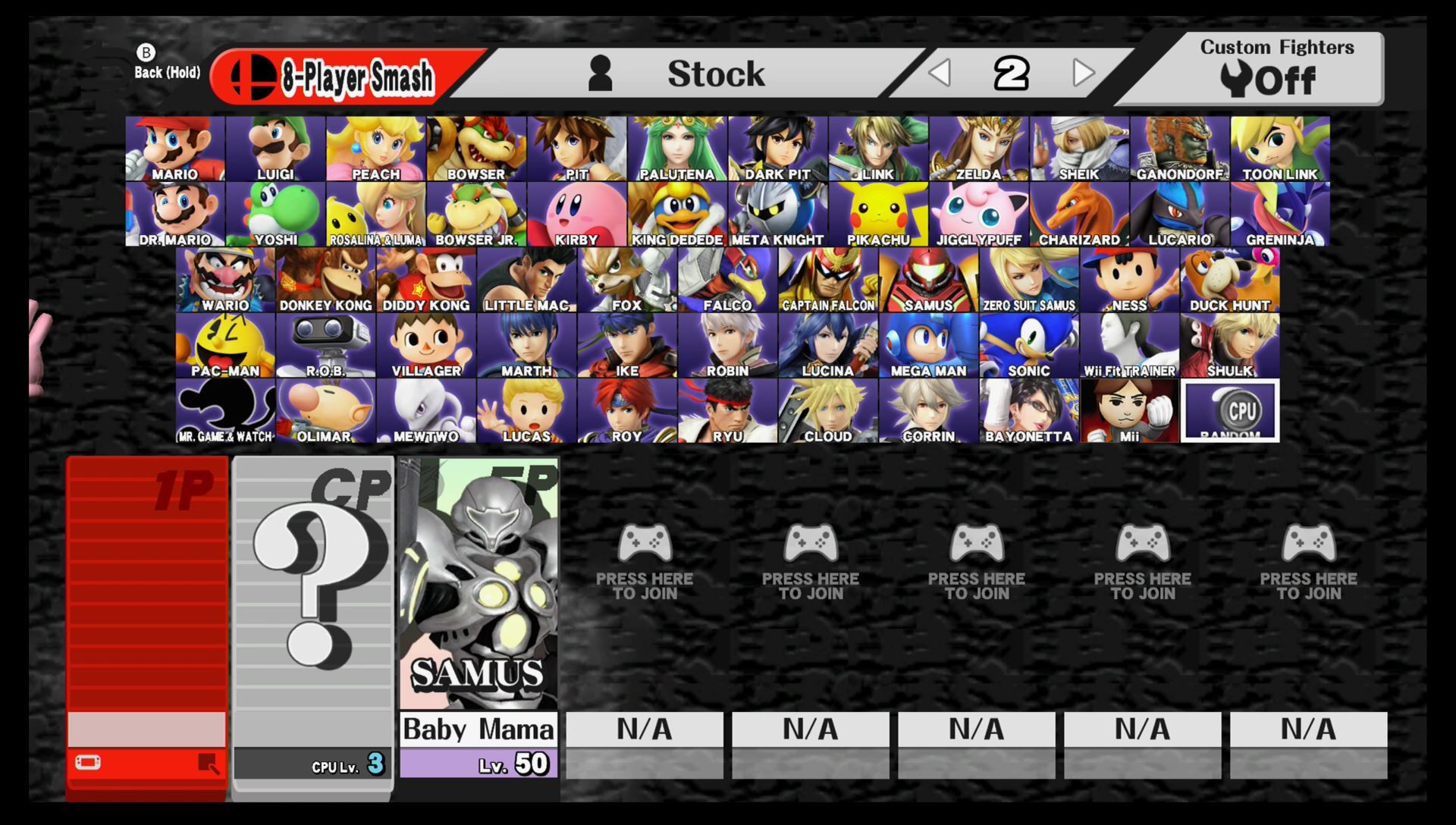Click the Baby Mama name tag
The image size is (1456, 825).
[479, 729]
